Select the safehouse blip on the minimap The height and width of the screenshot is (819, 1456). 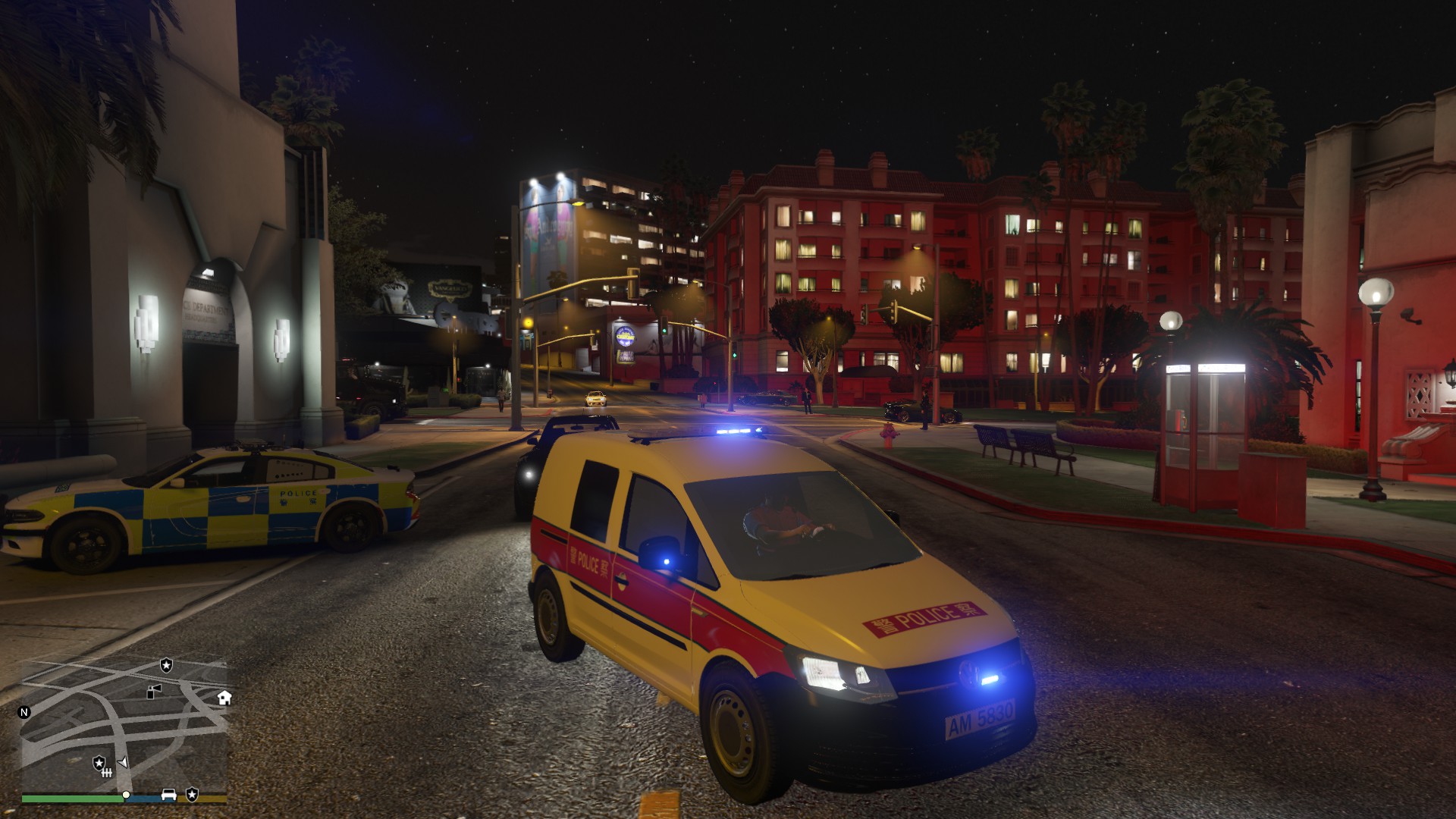coord(224,698)
